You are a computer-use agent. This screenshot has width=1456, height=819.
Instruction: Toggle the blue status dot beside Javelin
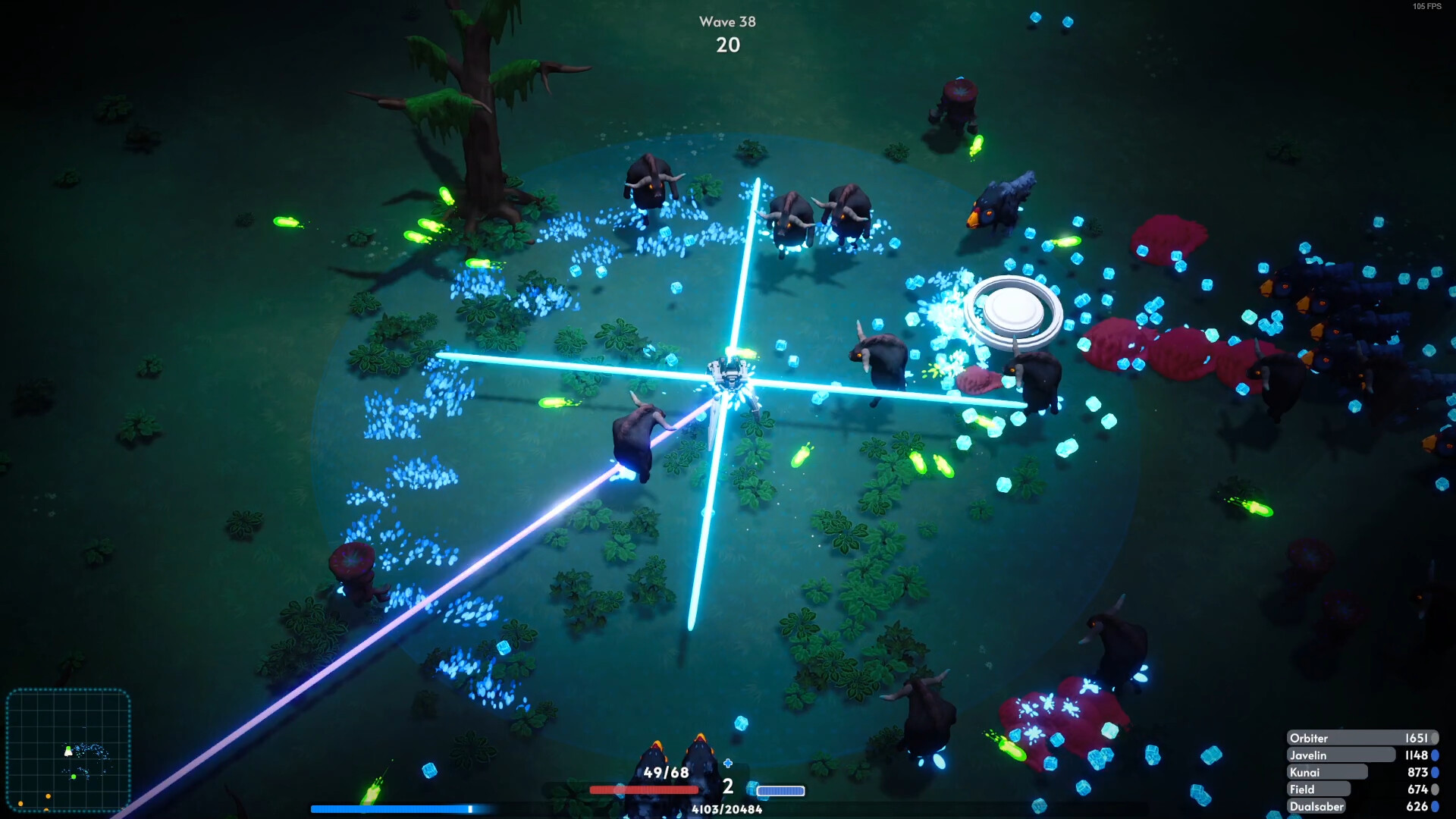click(1435, 756)
